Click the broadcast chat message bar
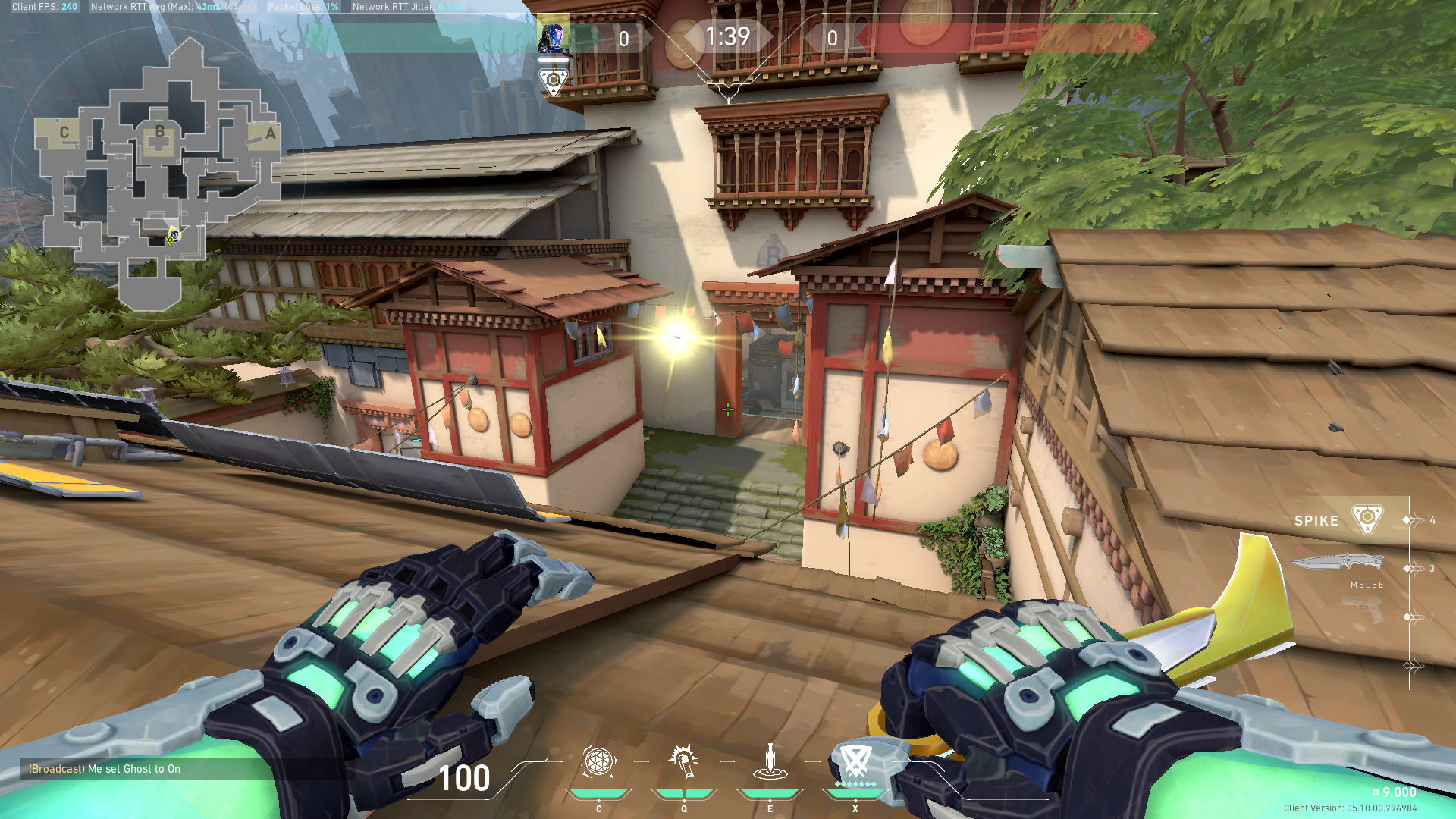The width and height of the screenshot is (1456, 819). coord(104,768)
